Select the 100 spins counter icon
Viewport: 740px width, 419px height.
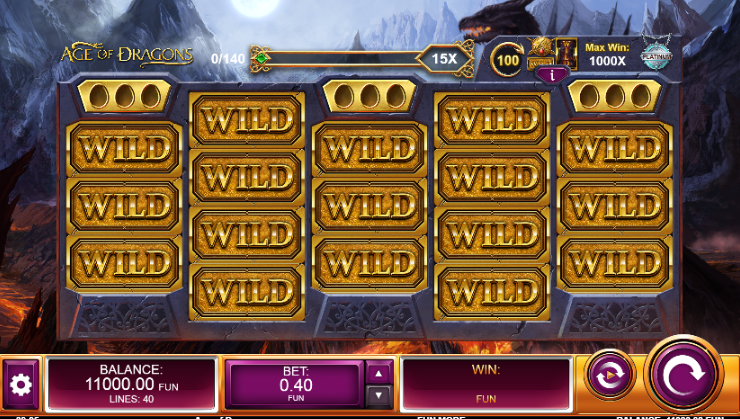(509, 58)
